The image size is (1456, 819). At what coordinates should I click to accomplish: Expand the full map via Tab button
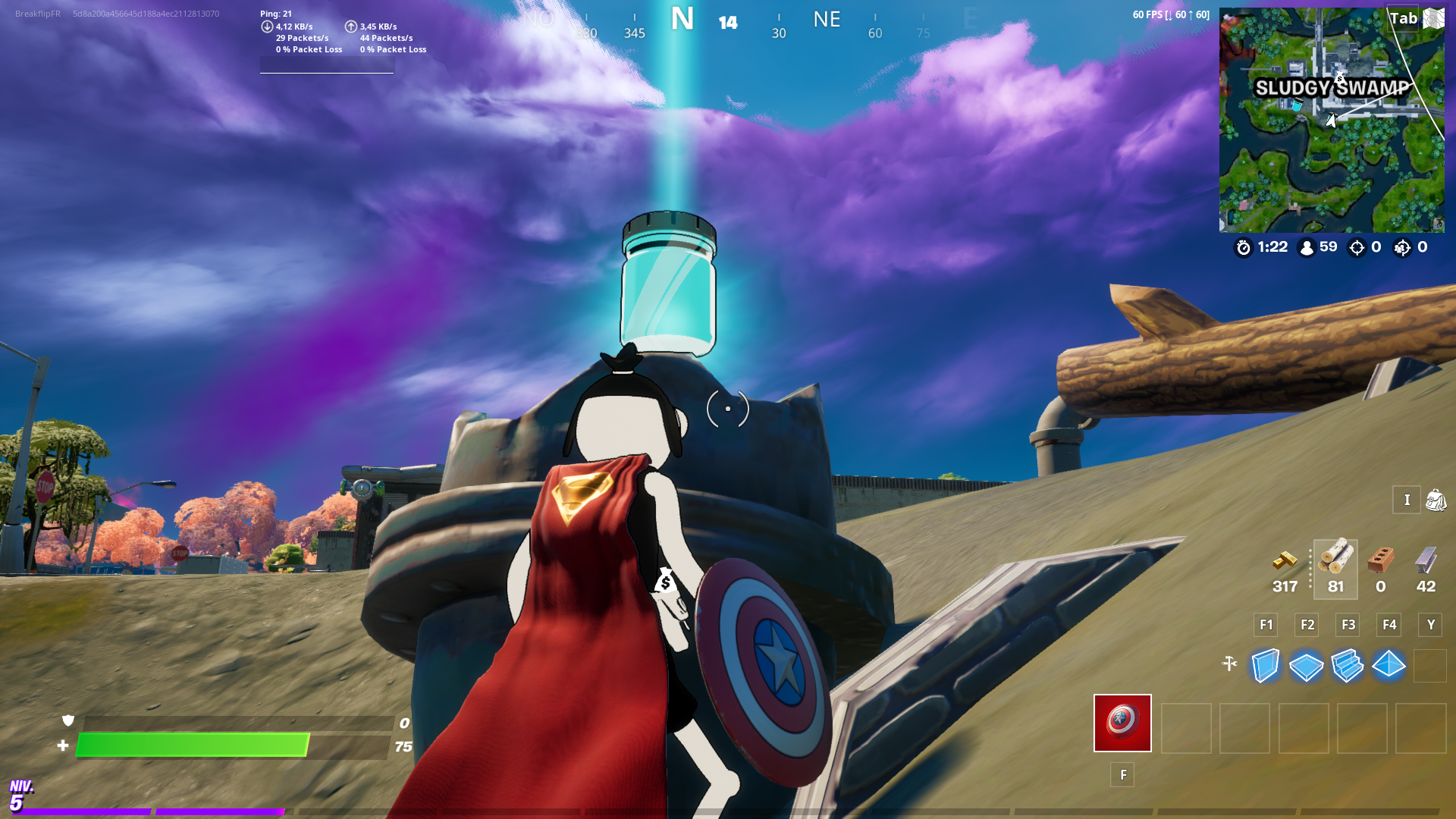tap(1404, 17)
